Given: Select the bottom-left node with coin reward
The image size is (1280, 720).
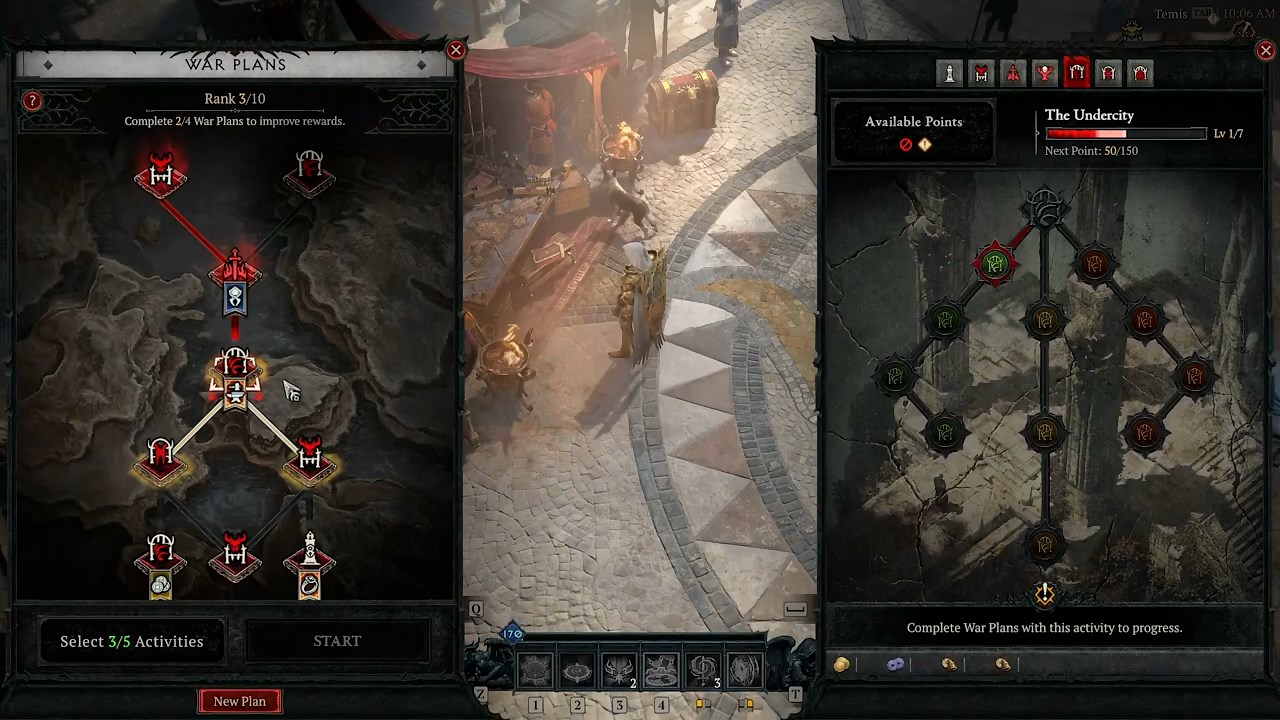Looking at the screenshot, I should 161,565.
